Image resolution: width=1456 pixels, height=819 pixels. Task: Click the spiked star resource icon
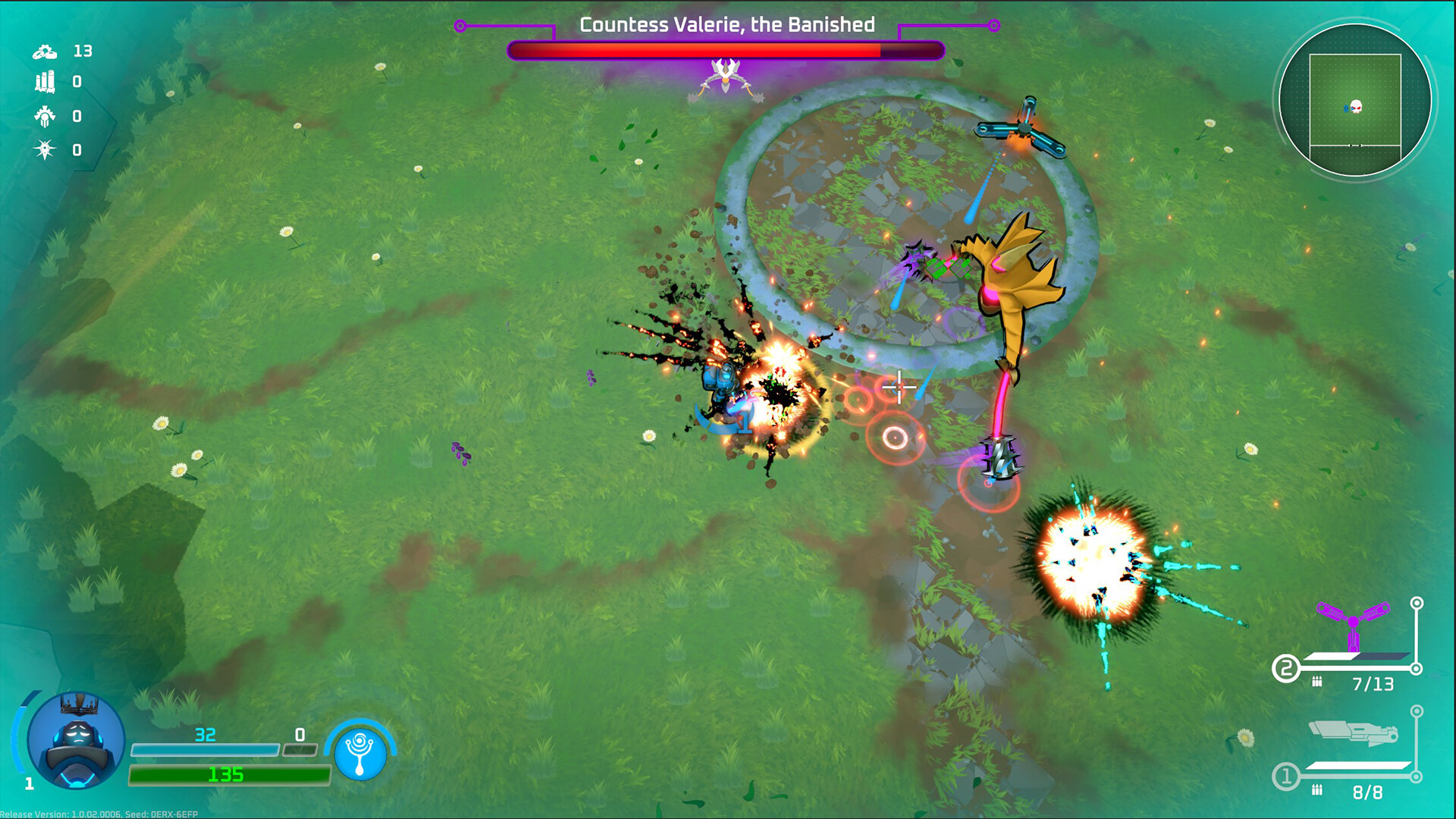pos(44,149)
